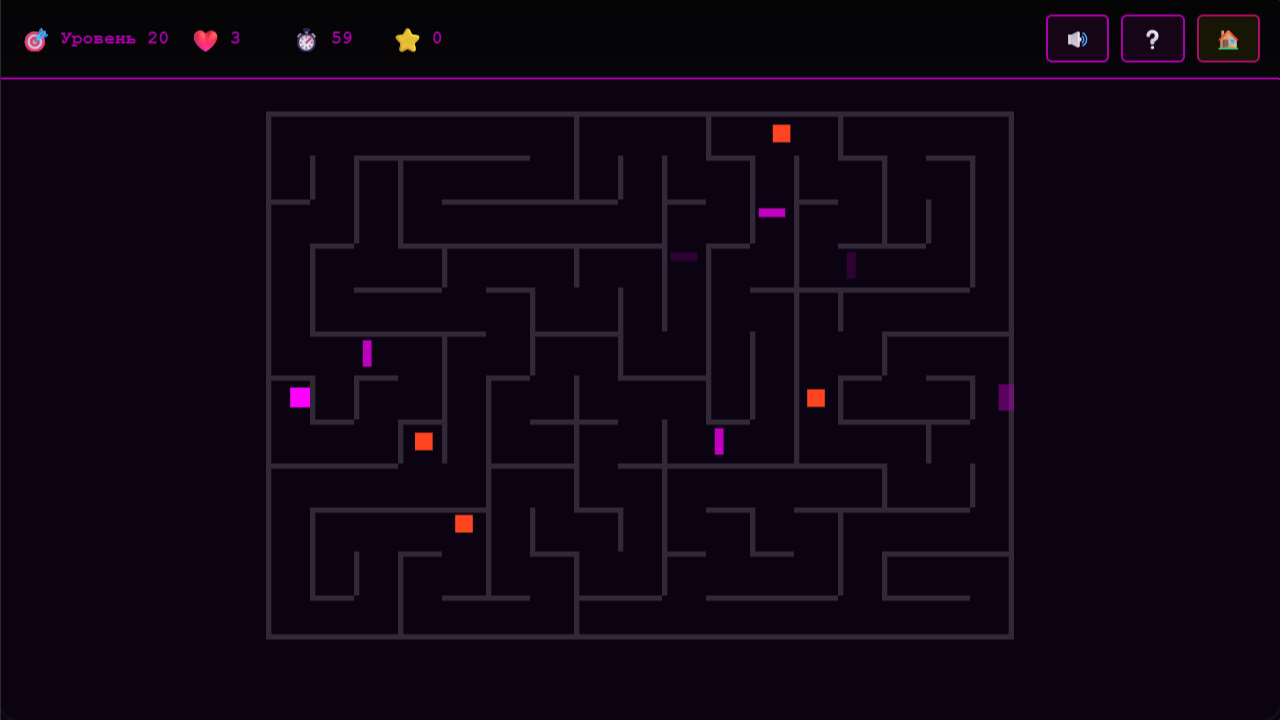Click the orange square near maze center-right
This screenshot has width=1280, height=720.
pos(815,398)
